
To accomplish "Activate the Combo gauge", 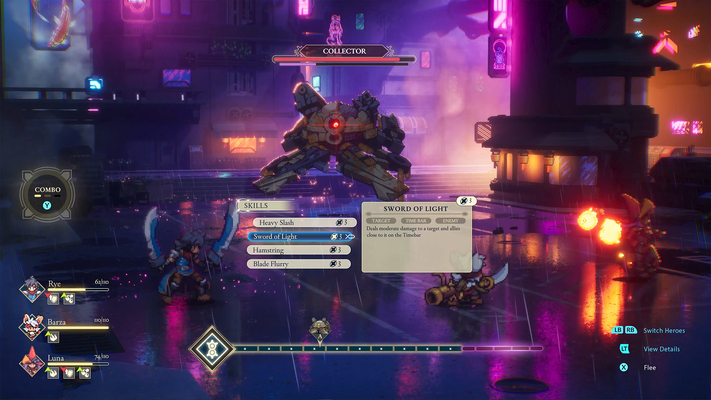I will pos(47,194).
